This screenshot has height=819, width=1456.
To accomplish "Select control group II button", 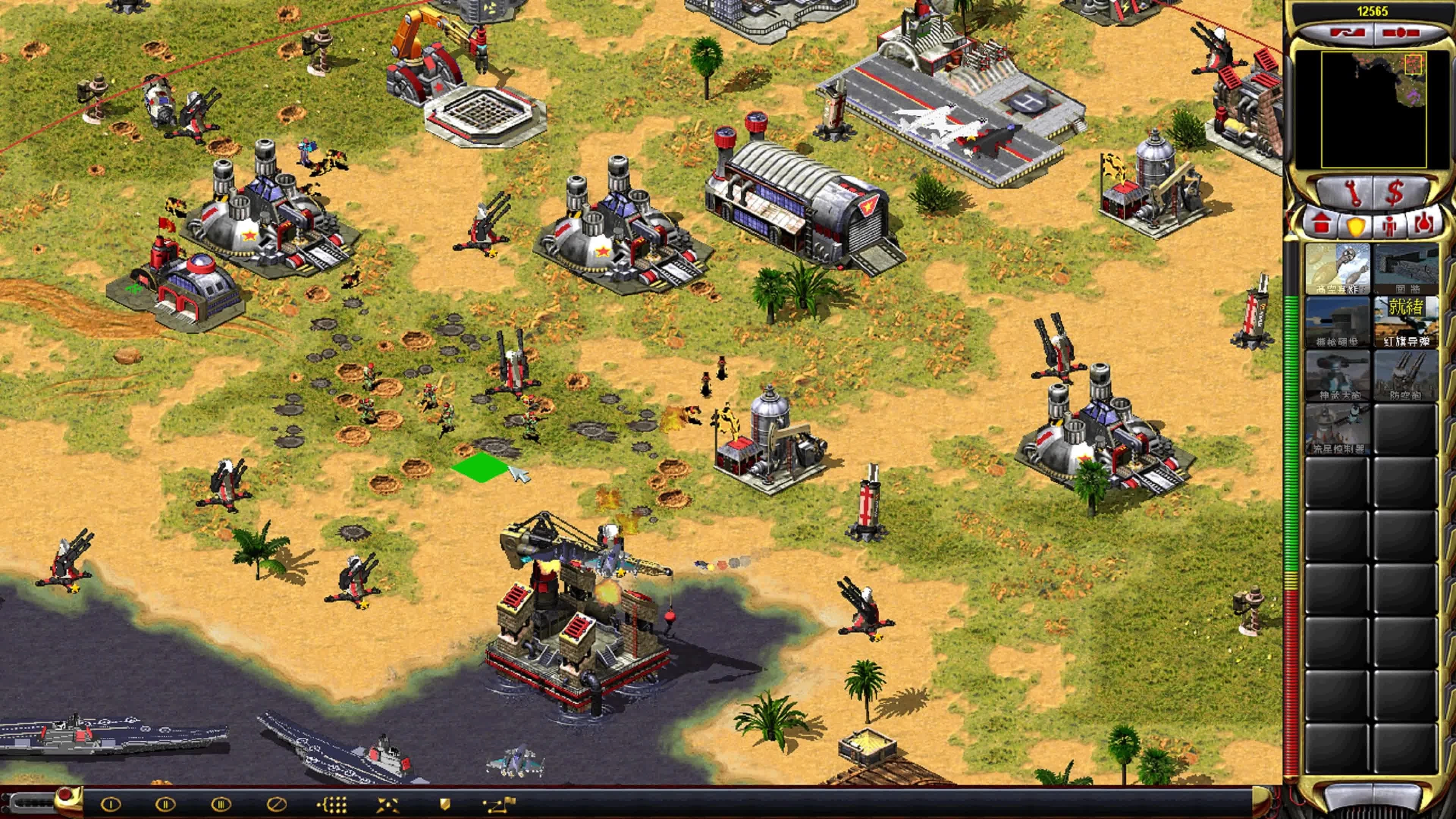I will pyautogui.click(x=165, y=804).
